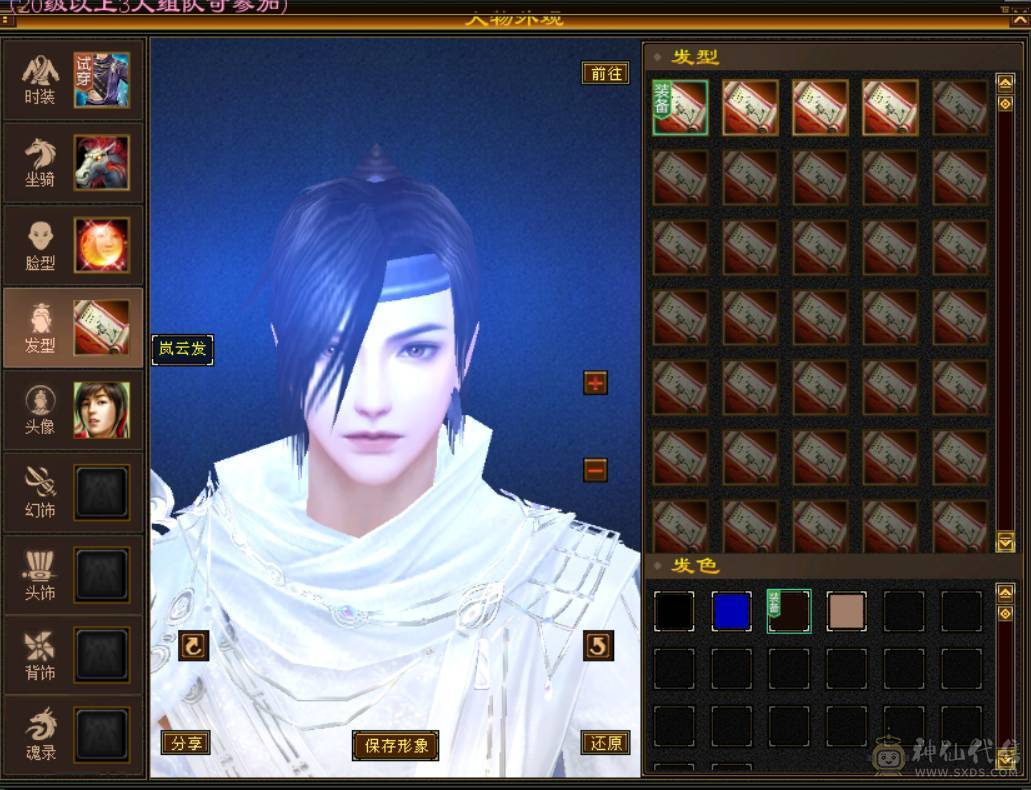Image resolution: width=1031 pixels, height=790 pixels.
Task: Select the tan hair color swatch
Action: pos(846,611)
